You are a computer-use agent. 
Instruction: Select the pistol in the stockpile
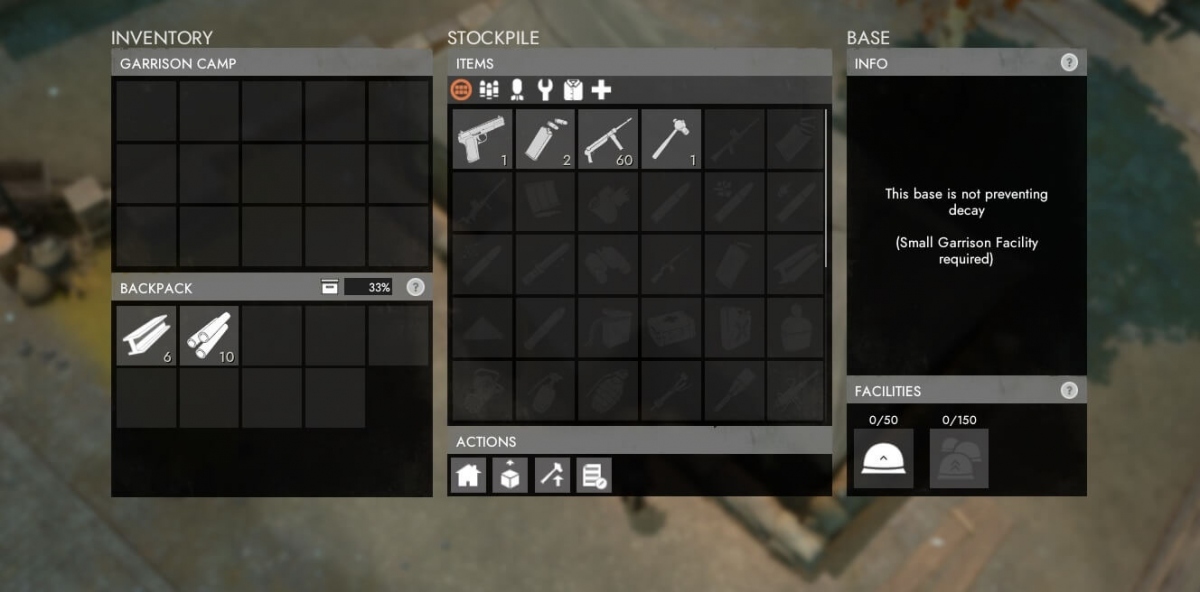tap(482, 138)
